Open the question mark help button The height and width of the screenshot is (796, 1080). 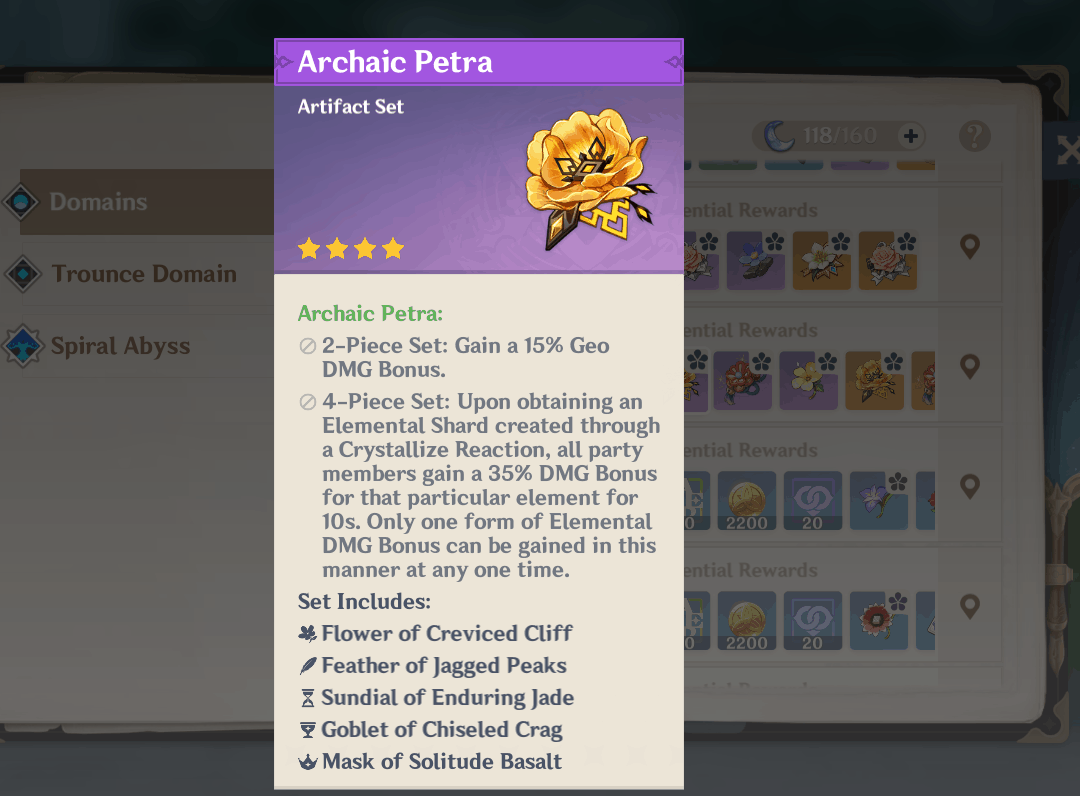974,136
